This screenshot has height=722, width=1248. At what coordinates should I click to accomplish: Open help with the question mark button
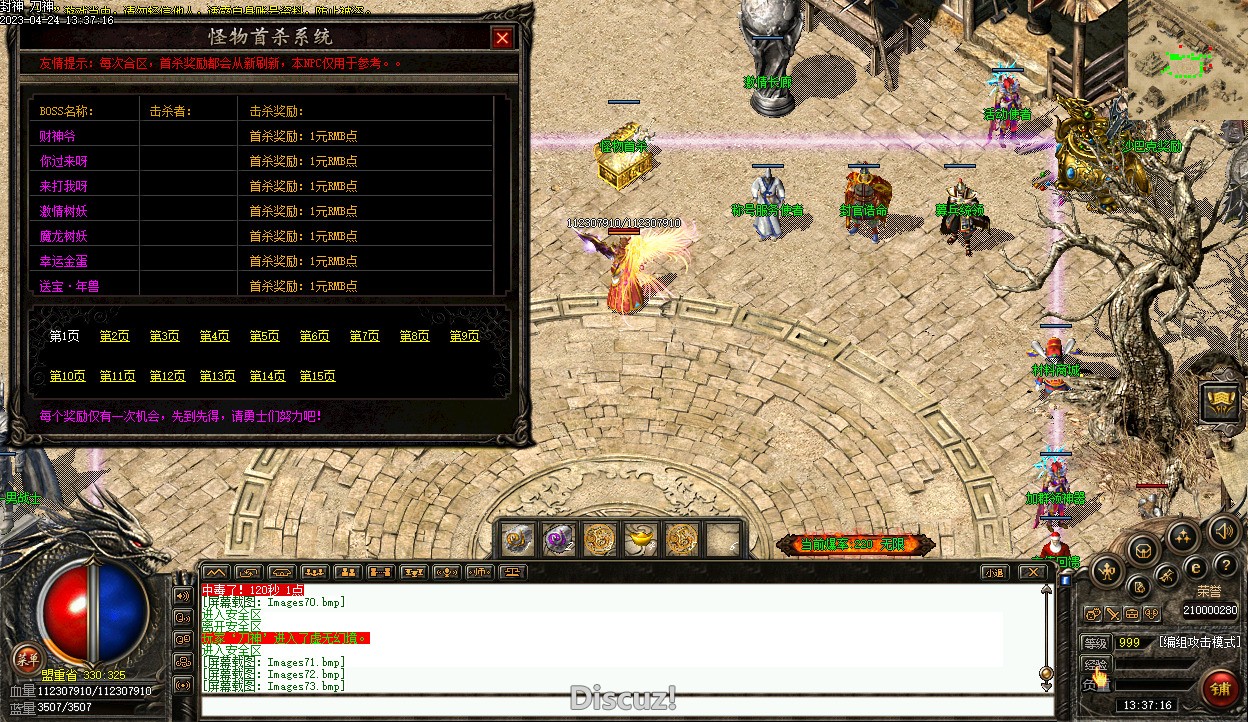point(1227,567)
